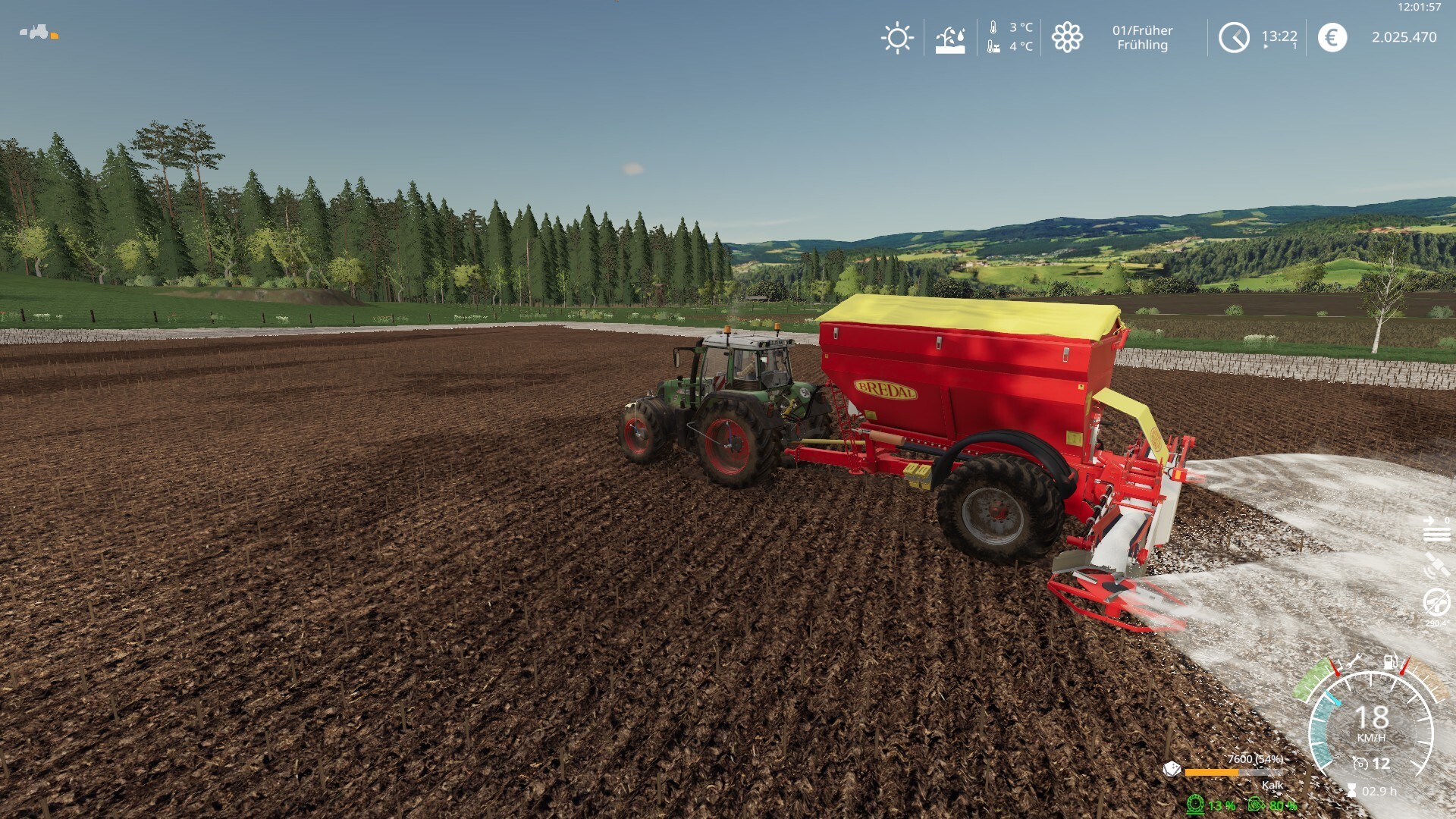
Task: Click the wrench damage gauge icon
Action: (1354, 662)
